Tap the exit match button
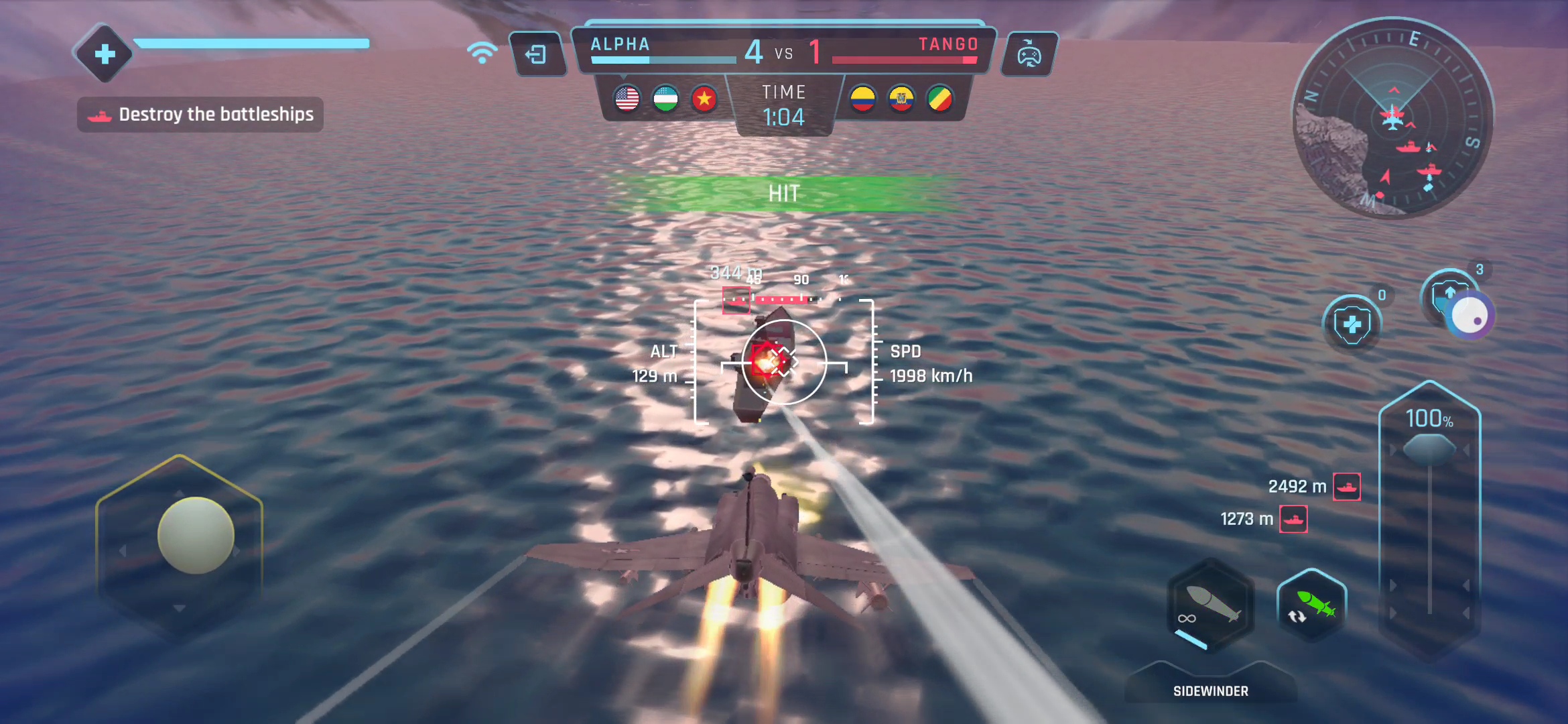Viewport: 1568px width, 724px height. [x=537, y=54]
